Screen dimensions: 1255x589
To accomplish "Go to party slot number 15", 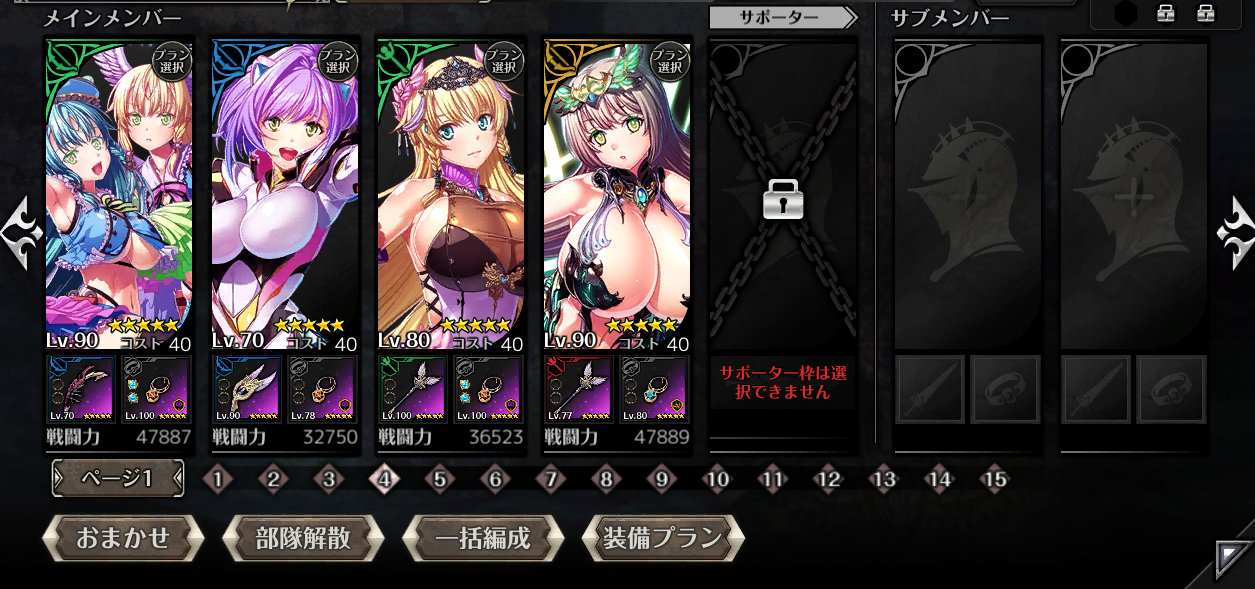I will coord(994,480).
